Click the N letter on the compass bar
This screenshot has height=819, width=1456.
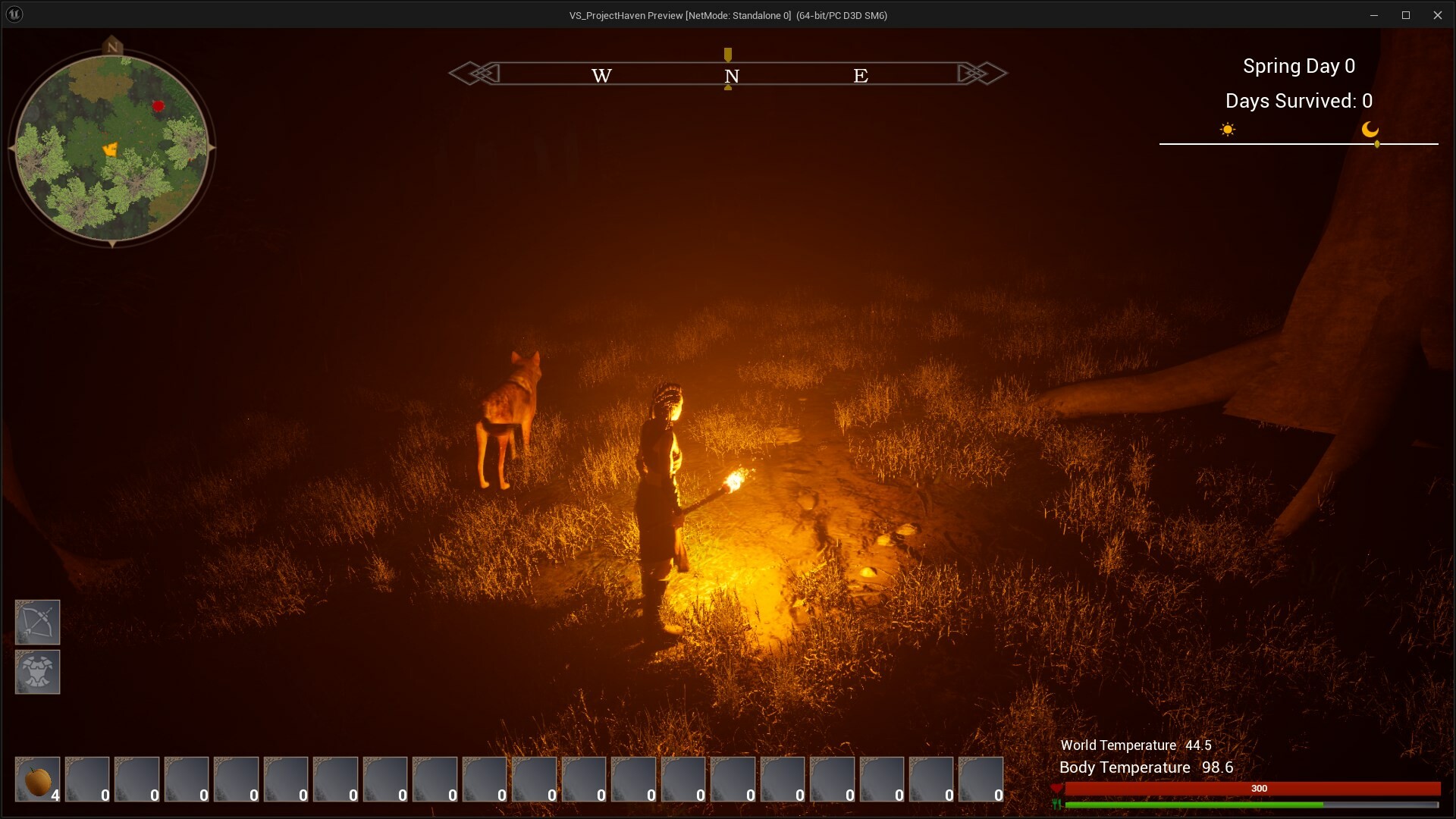click(x=730, y=75)
